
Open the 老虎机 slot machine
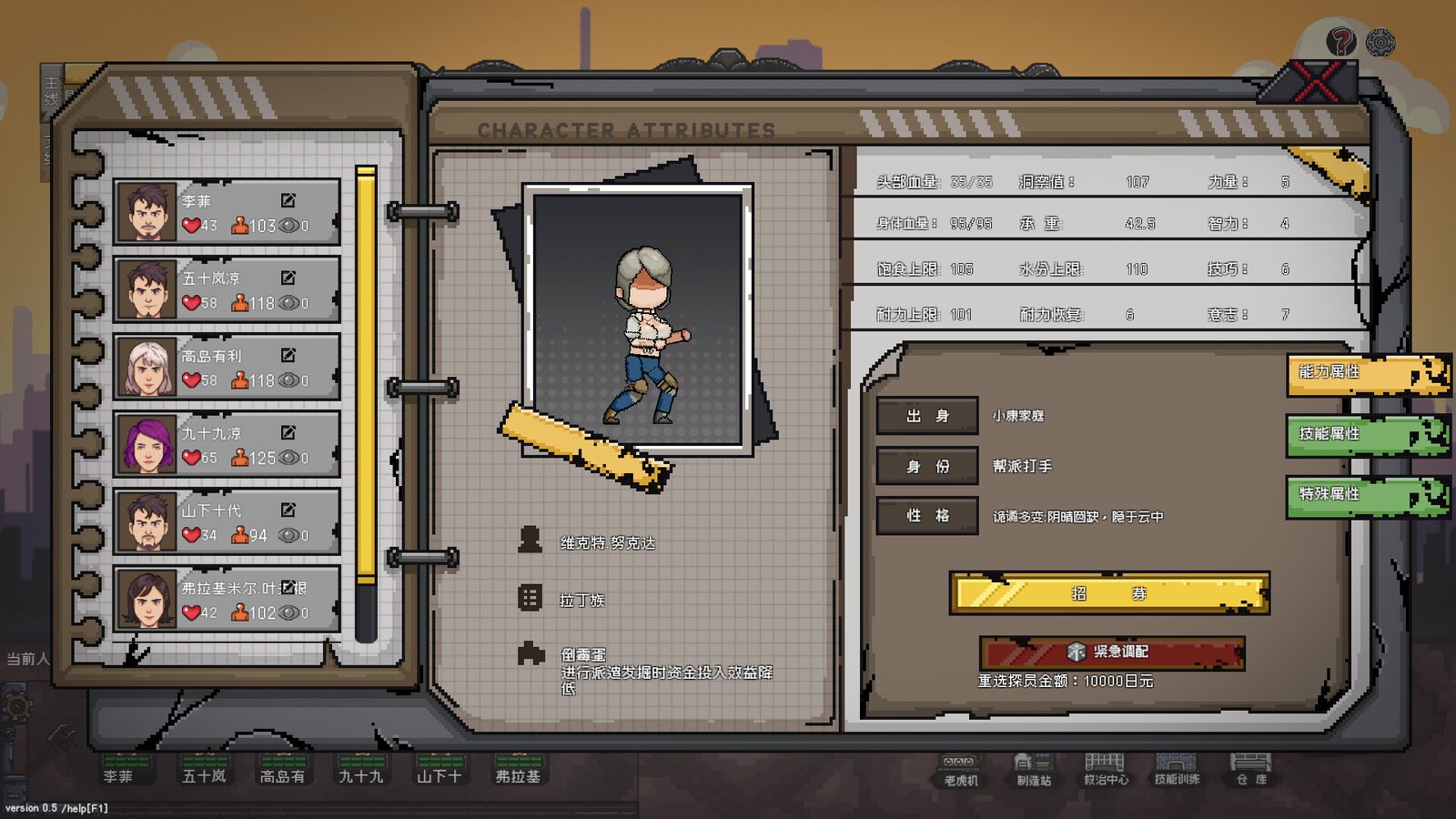960,768
